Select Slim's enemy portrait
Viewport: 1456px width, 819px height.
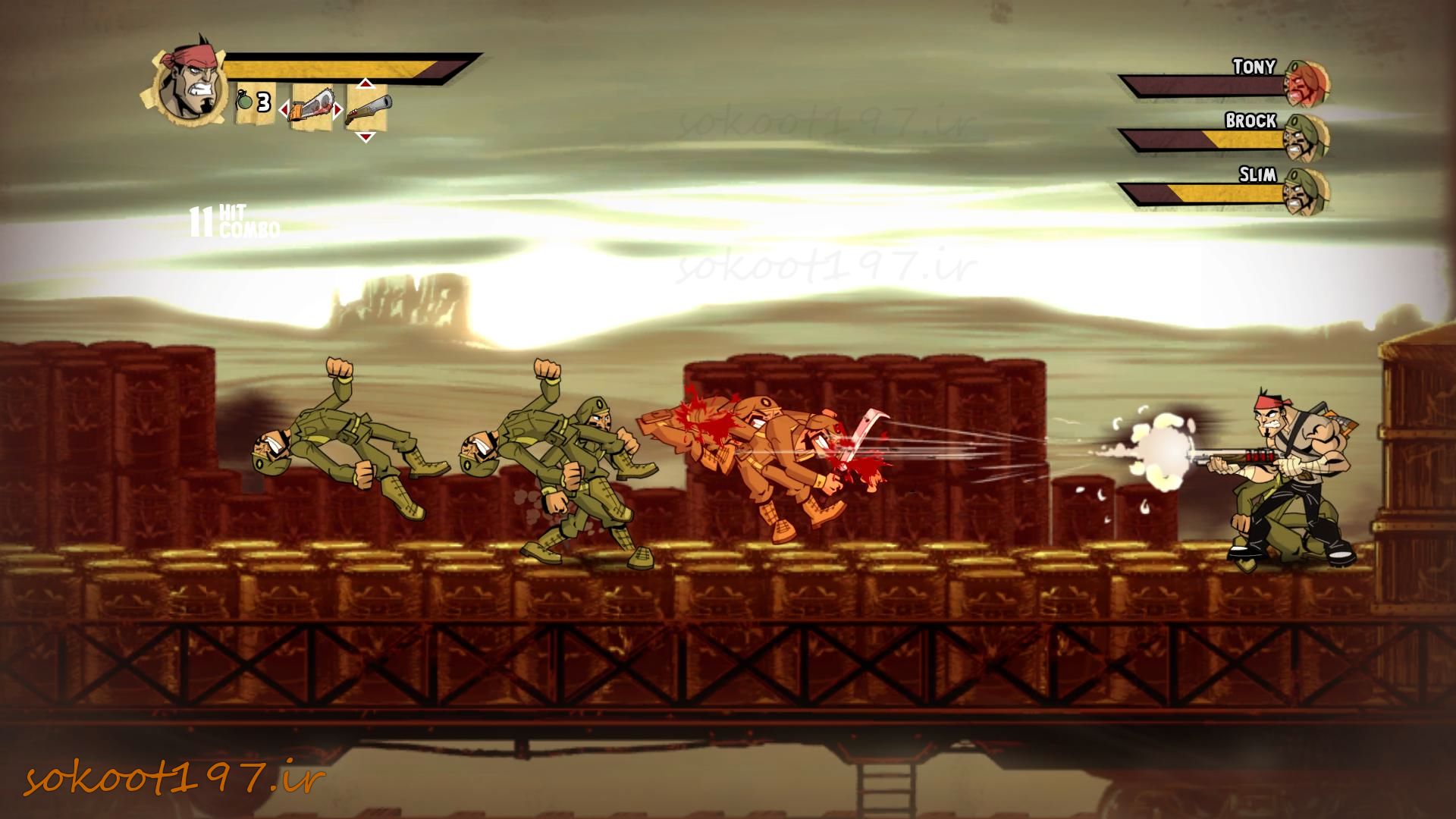[x=1307, y=192]
